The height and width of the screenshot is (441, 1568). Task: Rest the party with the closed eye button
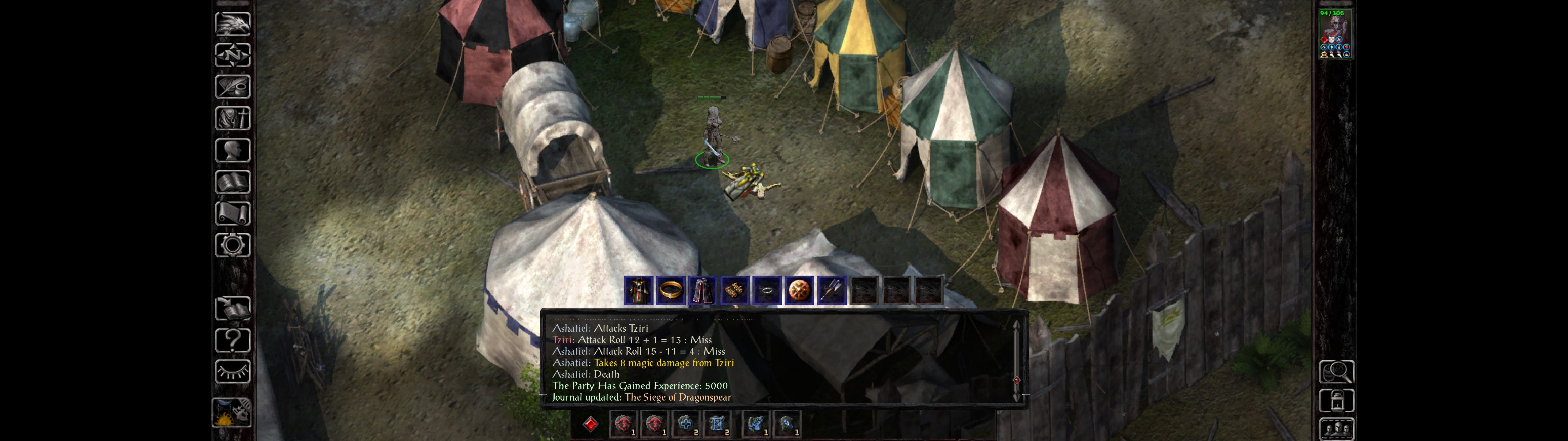[232, 371]
